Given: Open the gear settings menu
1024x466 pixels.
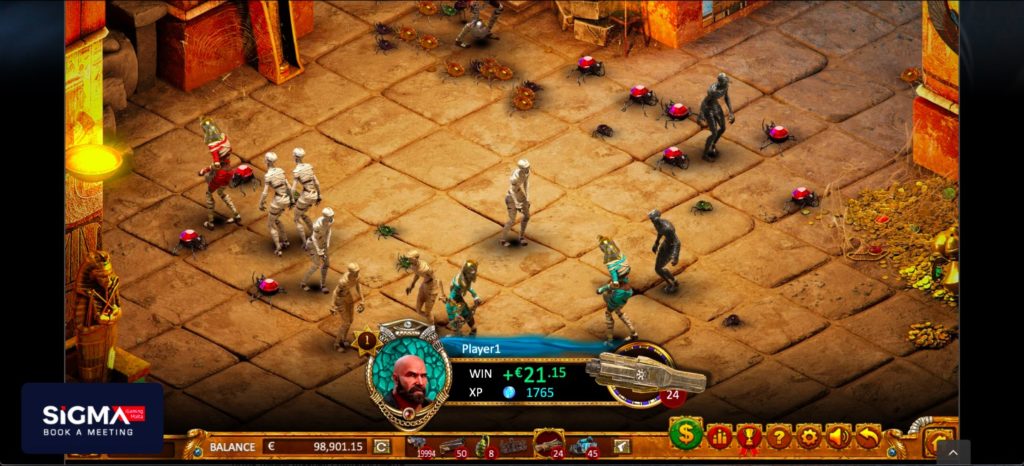Looking at the screenshot, I should click(808, 436).
